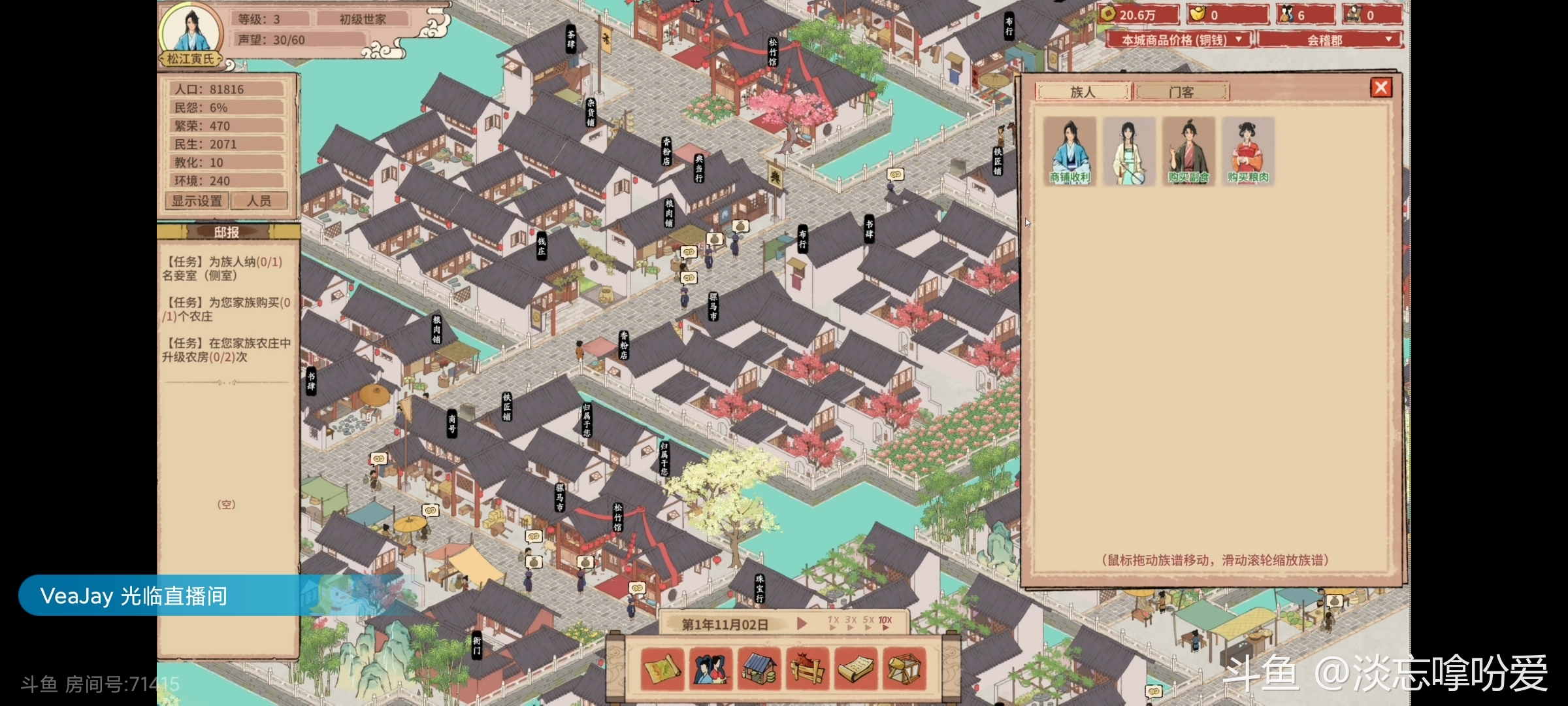
Task: Open the horse stable icon
Action: 808,669
